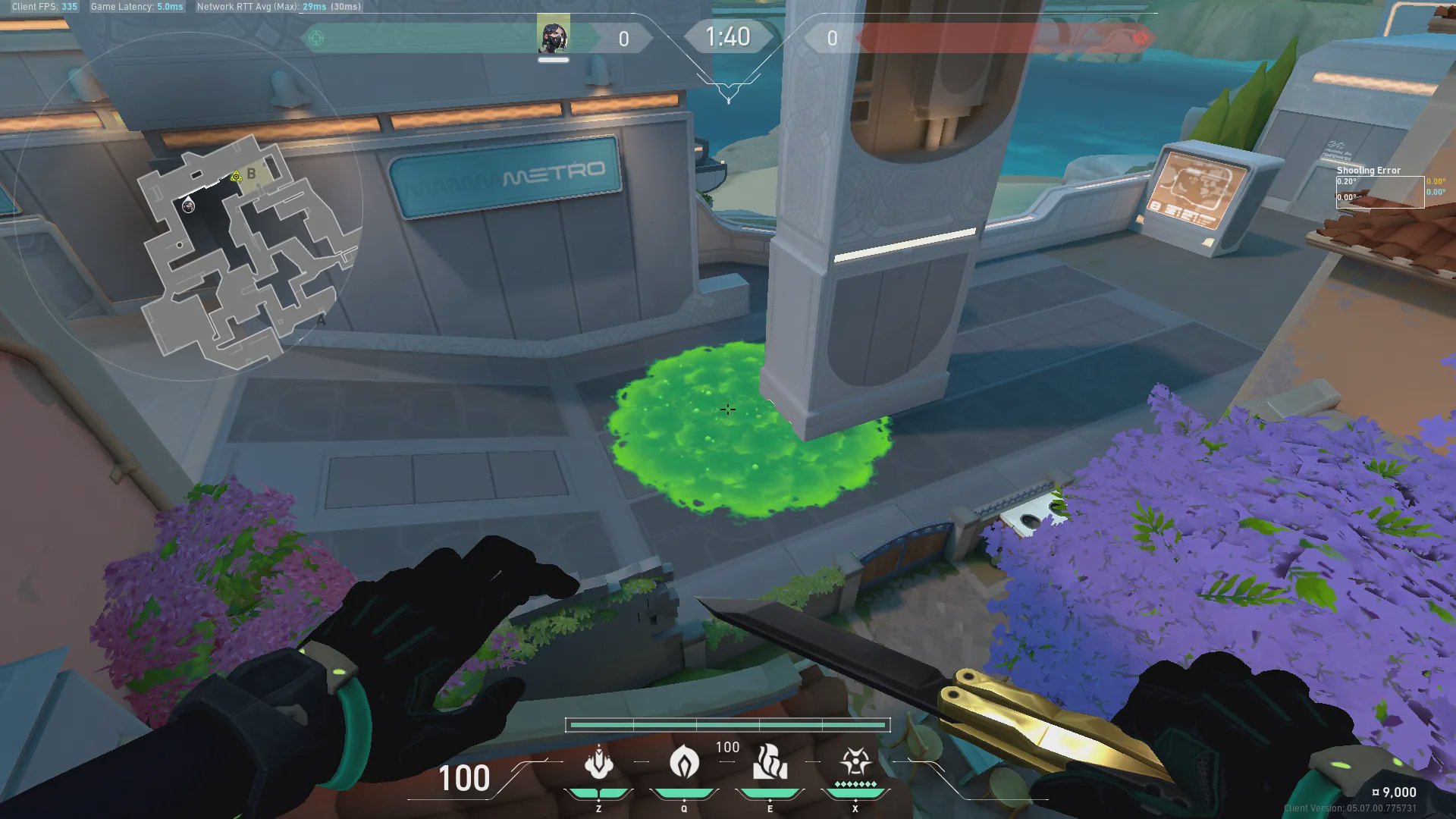Viewport: 1456px width, 819px height.
Task: Activate the Viper's Pit ultimate icon
Action: [x=855, y=761]
